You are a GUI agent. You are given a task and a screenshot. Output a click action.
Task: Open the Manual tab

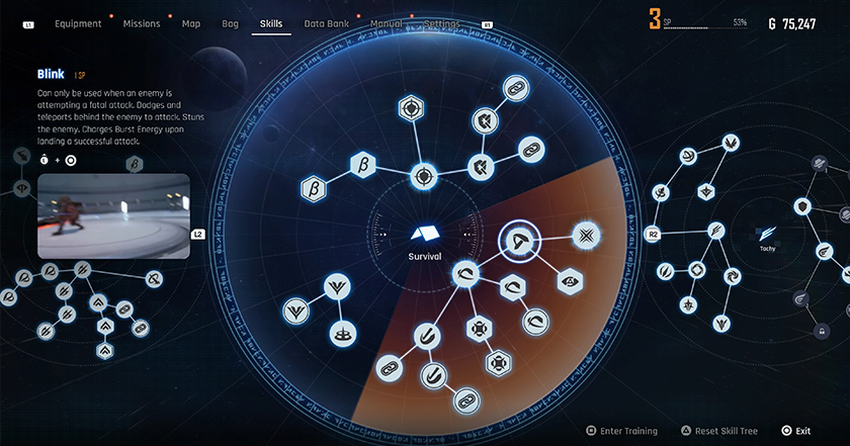(x=386, y=23)
